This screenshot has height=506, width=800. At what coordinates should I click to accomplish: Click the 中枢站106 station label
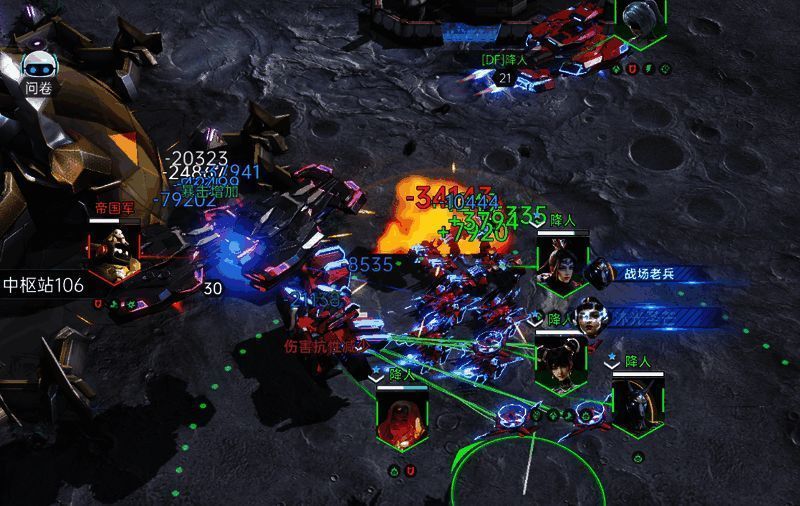click(43, 285)
